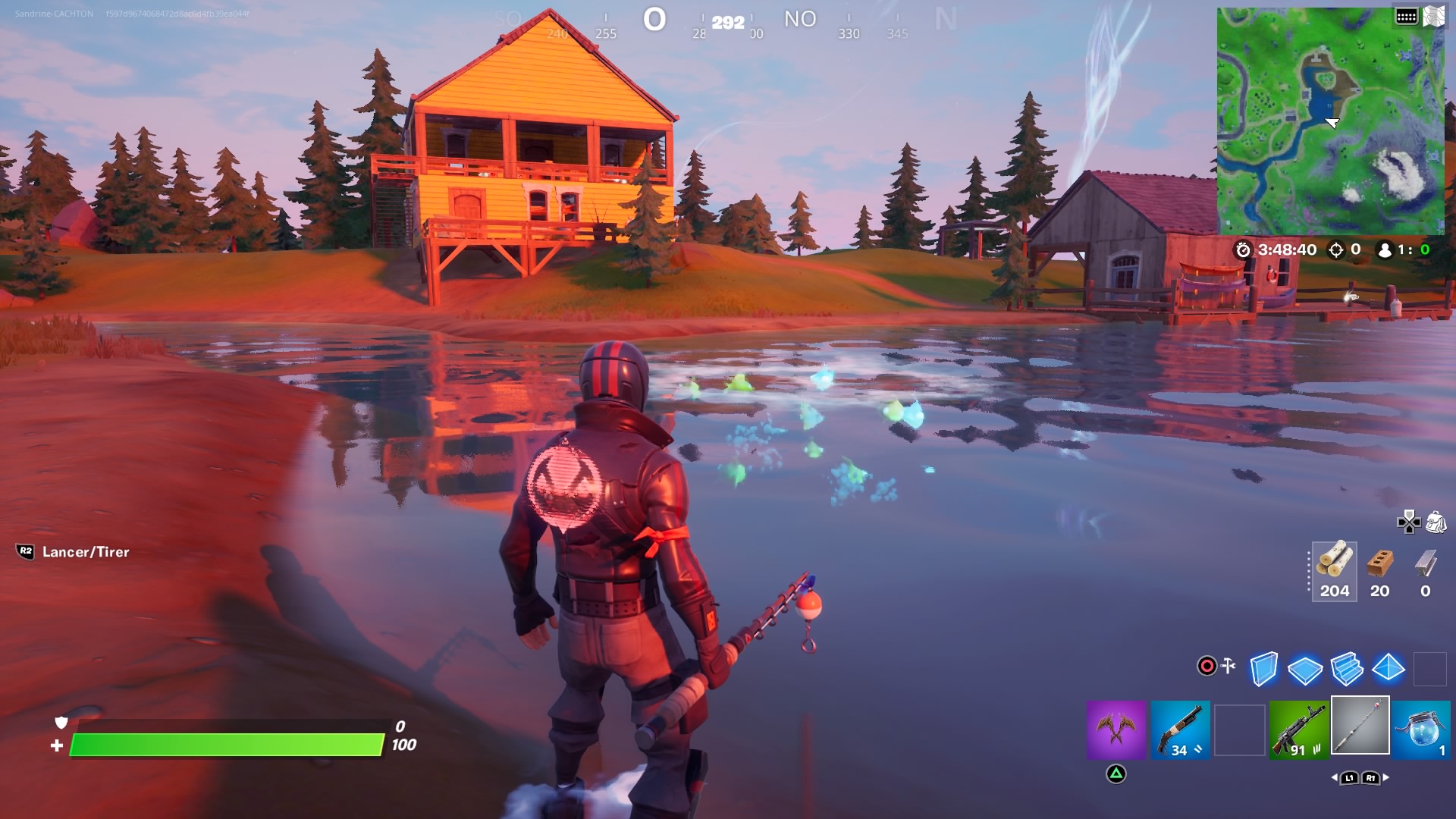Click the red trap slot icon
This screenshot has width=1456, height=819.
(1206, 665)
